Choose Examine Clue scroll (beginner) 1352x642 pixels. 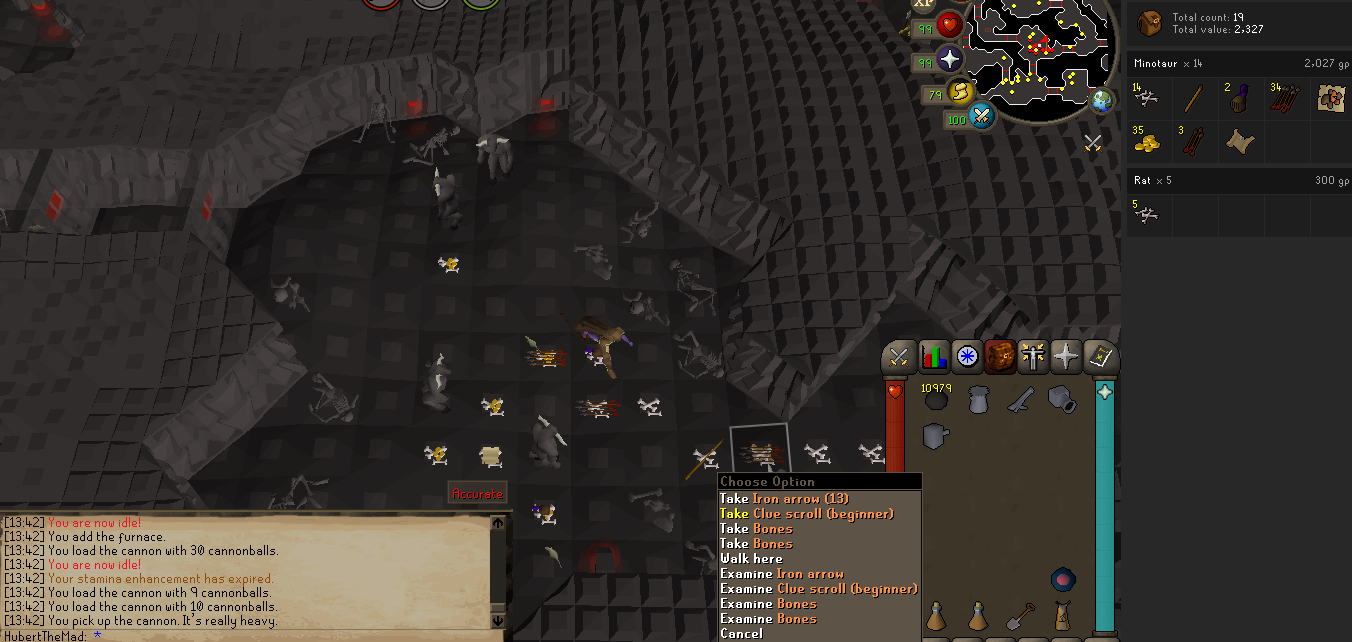click(818, 589)
